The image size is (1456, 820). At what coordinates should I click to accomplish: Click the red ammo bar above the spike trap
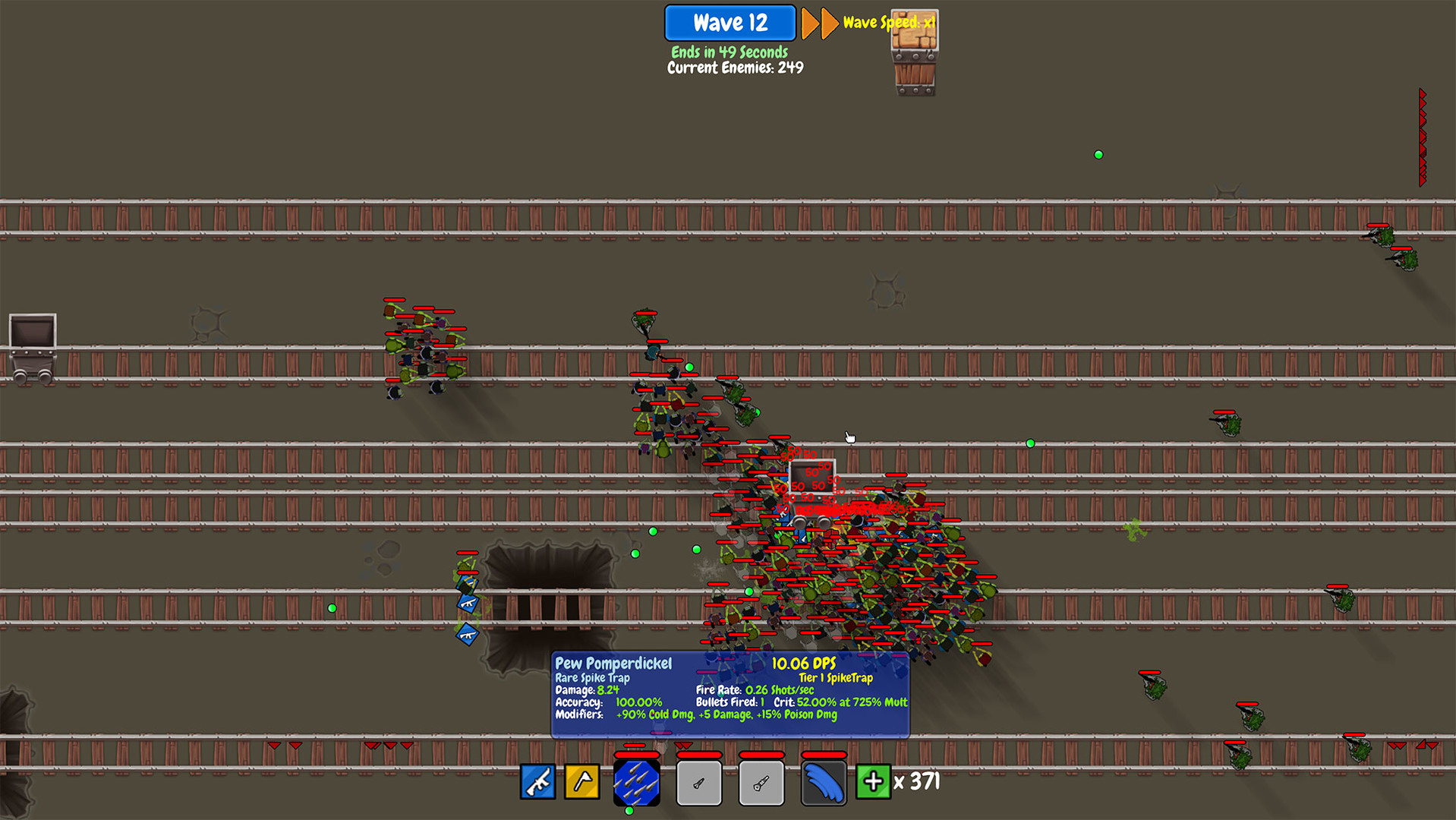637,755
